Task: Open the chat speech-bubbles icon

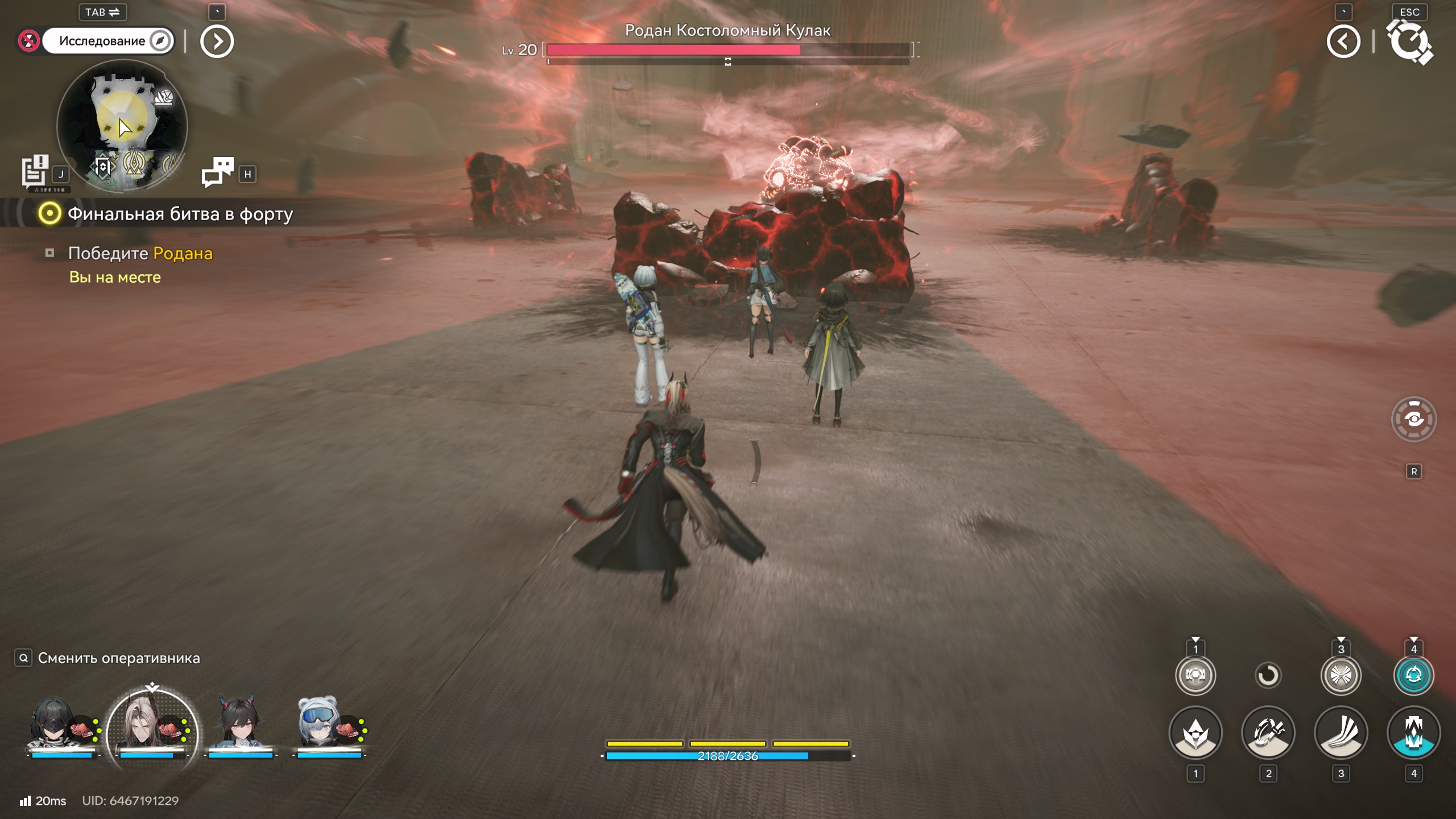Action: coord(217,172)
